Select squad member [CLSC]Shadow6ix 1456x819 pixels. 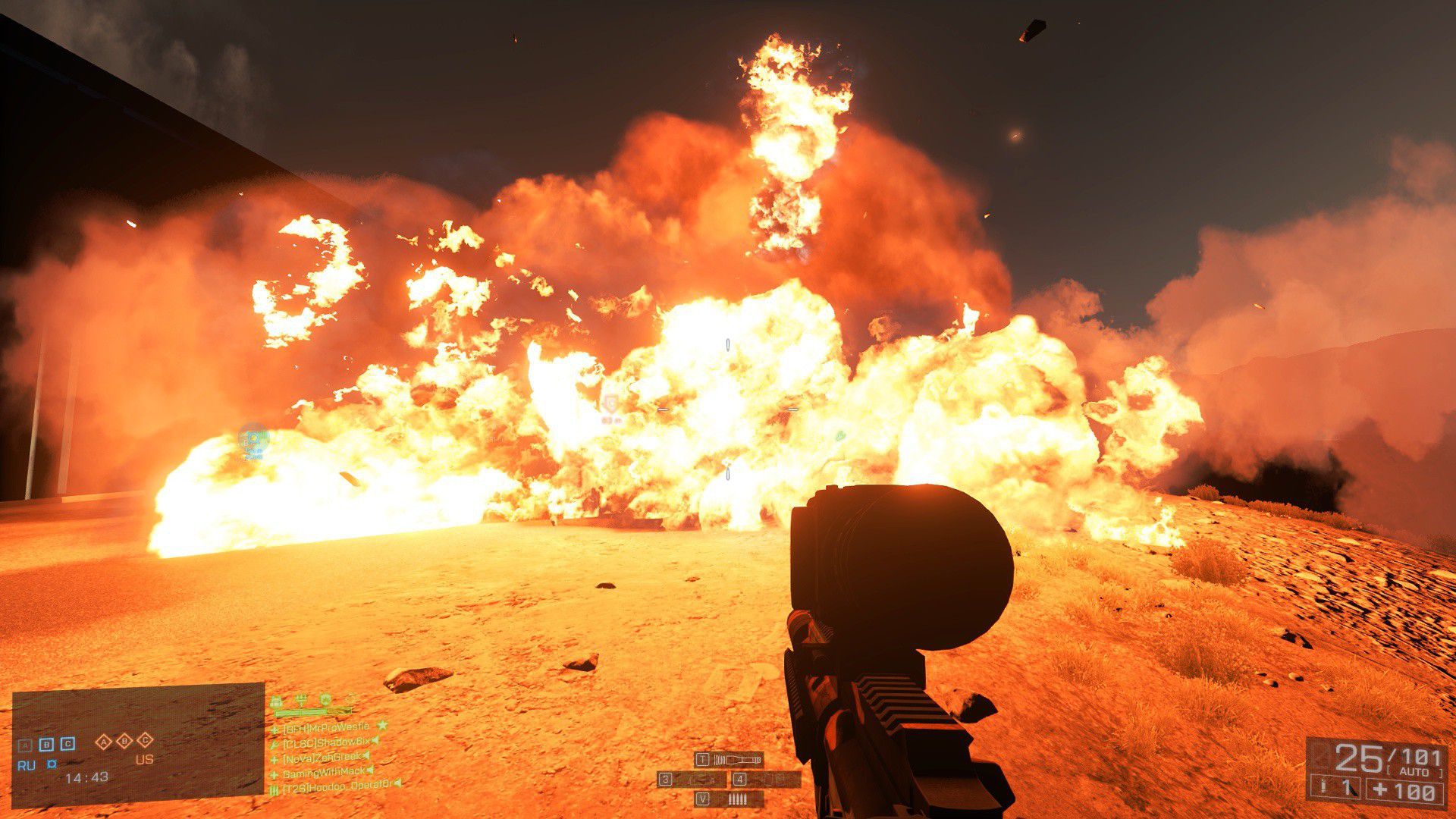click(326, 742)
